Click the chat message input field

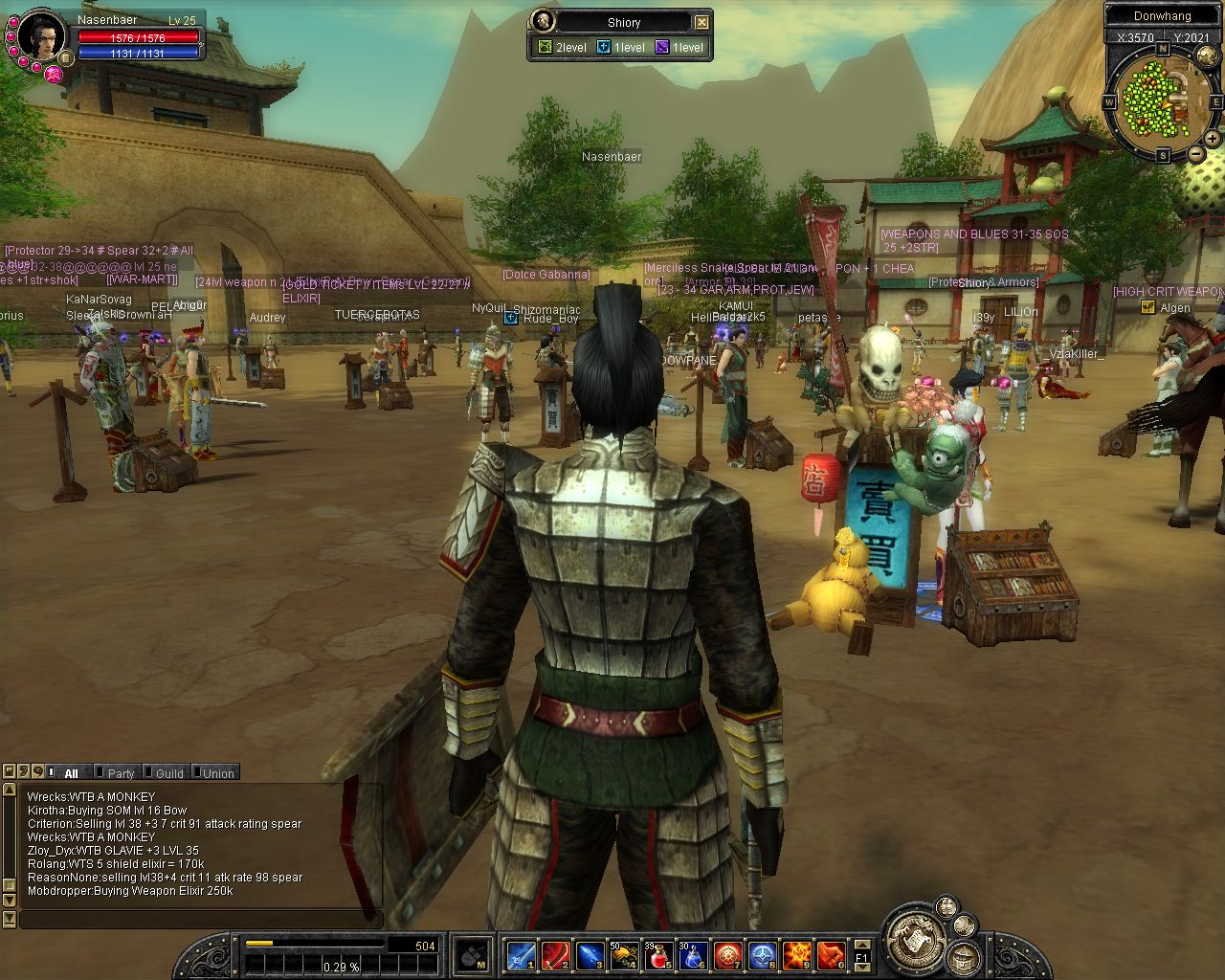point(201,920)
